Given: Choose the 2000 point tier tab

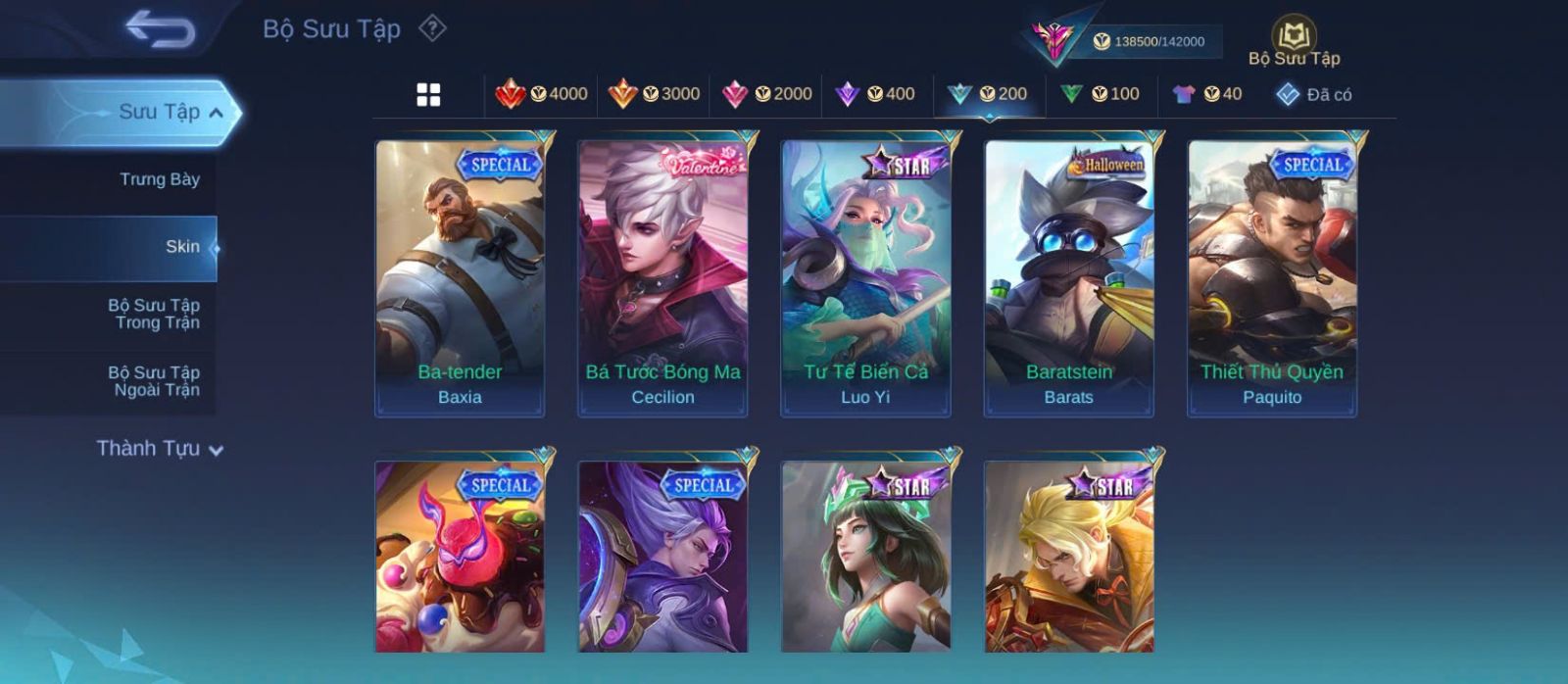Looking at the screenshot, I should [x=766, y=94].
